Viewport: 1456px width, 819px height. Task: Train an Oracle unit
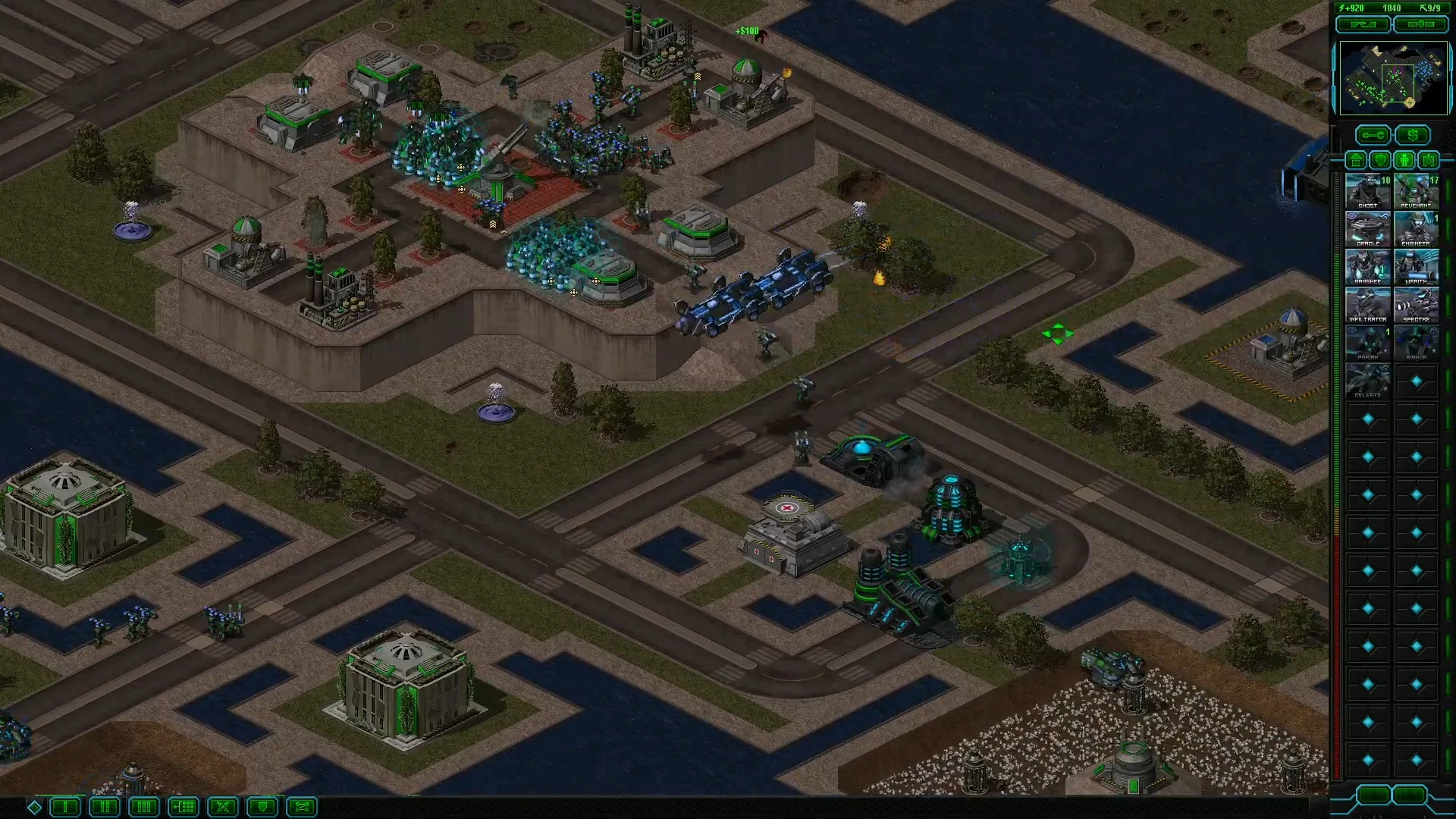click(1368, 229)
